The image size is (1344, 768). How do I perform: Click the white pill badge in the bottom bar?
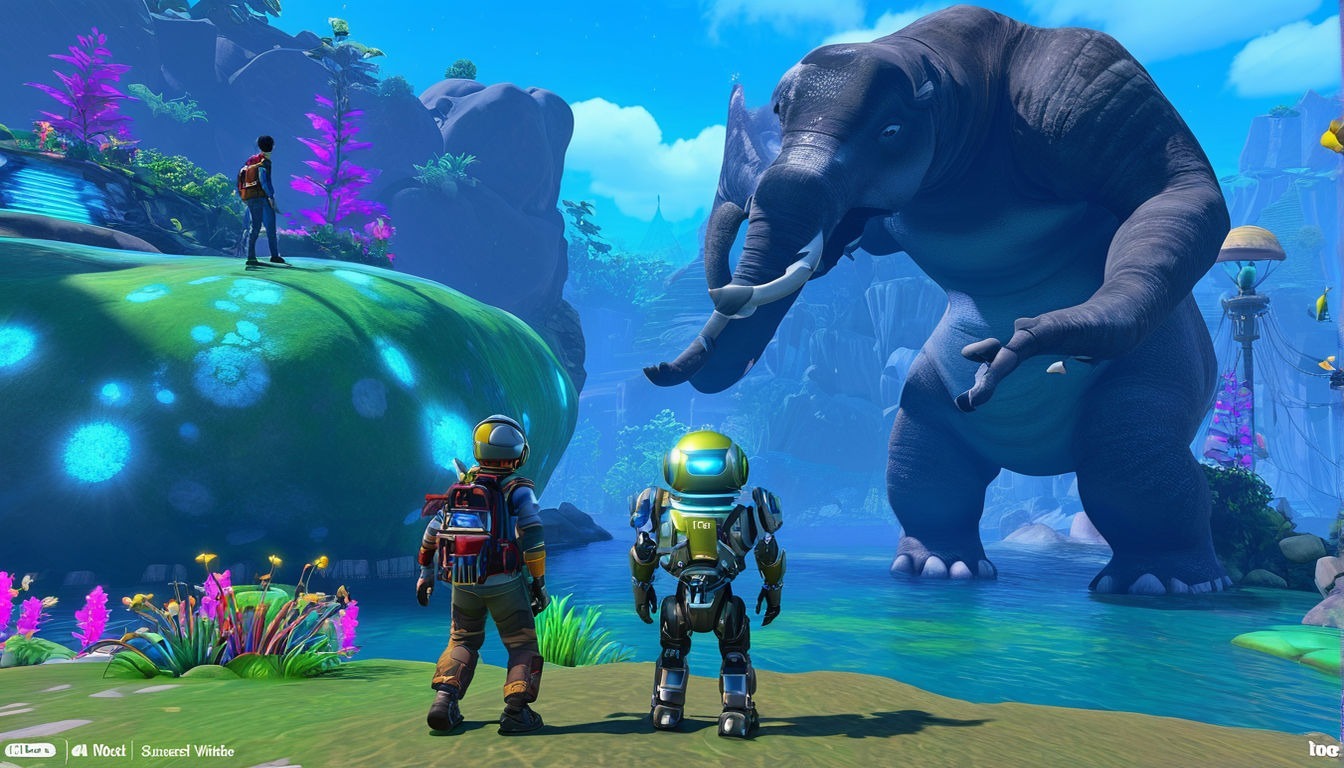(30, 750)
